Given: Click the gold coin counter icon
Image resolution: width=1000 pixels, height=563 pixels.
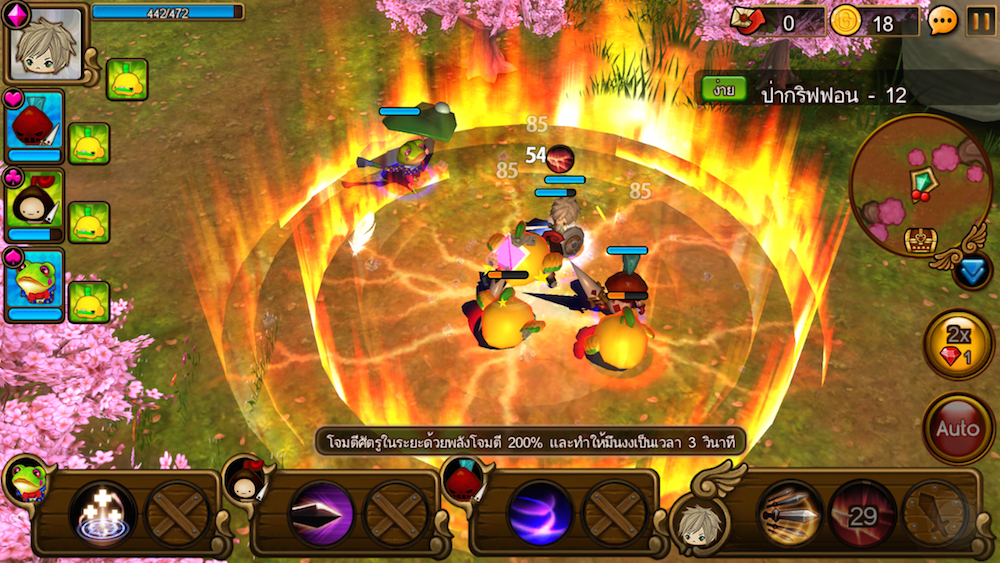Looking at the screenshot, I should point(846,20).
